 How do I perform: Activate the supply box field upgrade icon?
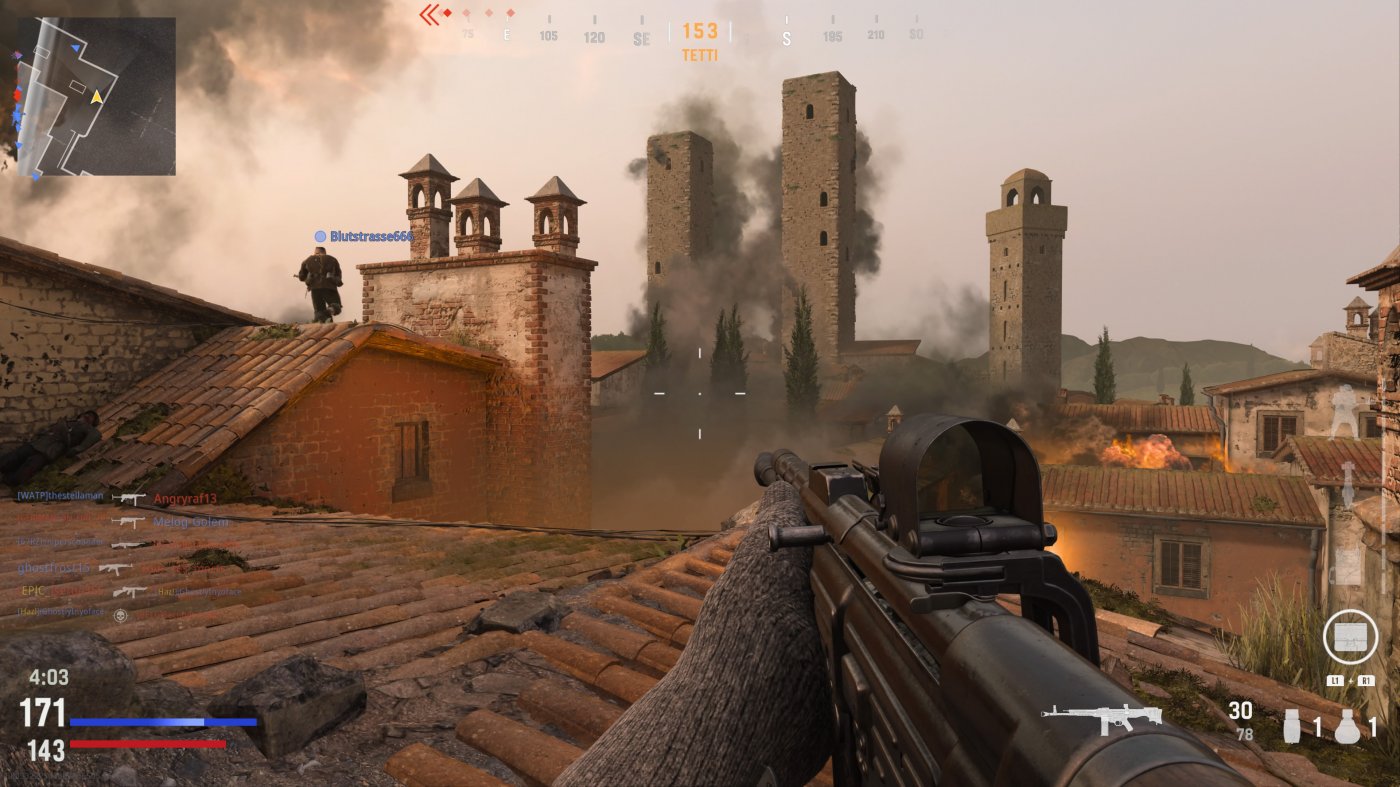tap(1350, 637)
